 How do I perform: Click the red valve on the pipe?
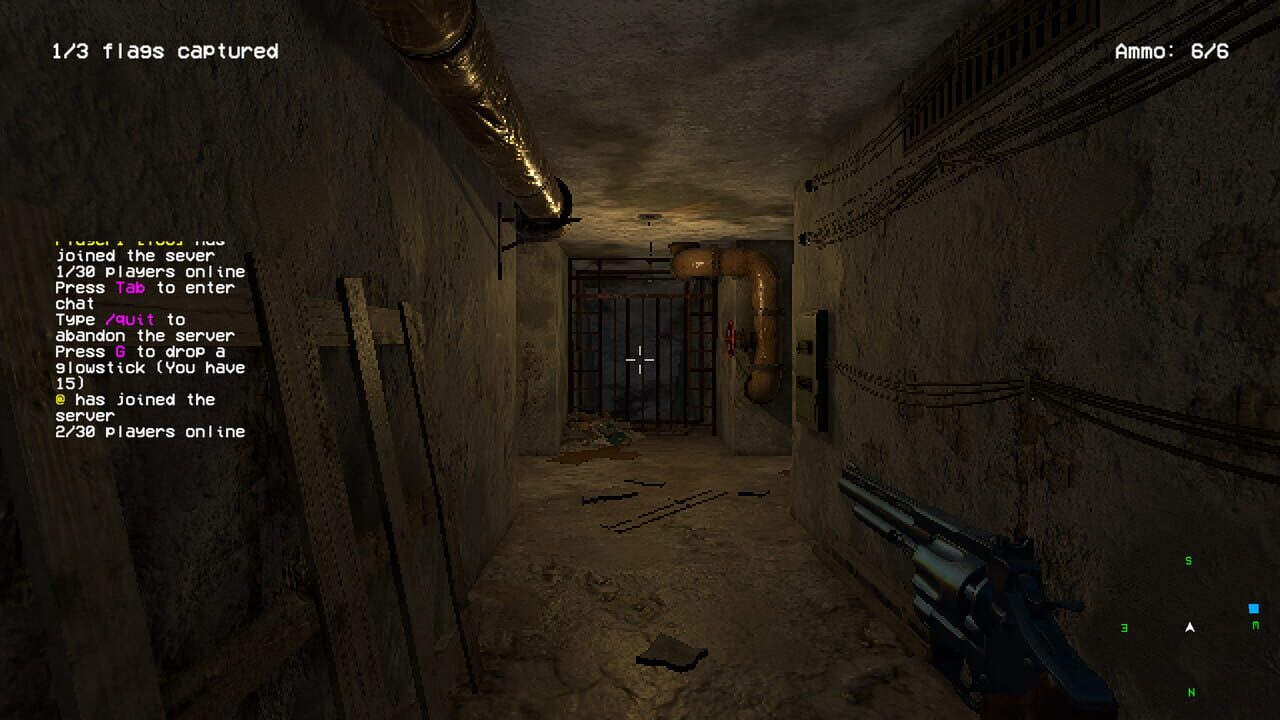pyautogui.click(x=731, y=338)
